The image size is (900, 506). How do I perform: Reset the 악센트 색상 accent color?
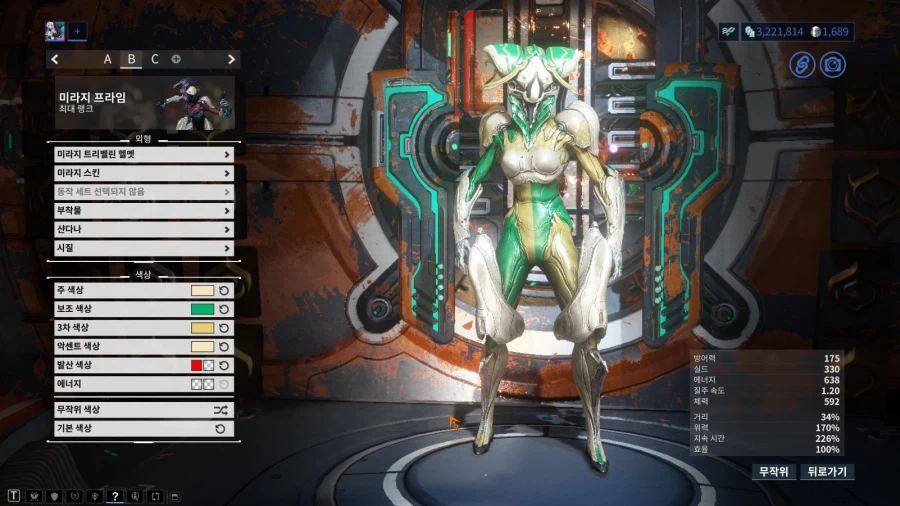tap(224, 346)
